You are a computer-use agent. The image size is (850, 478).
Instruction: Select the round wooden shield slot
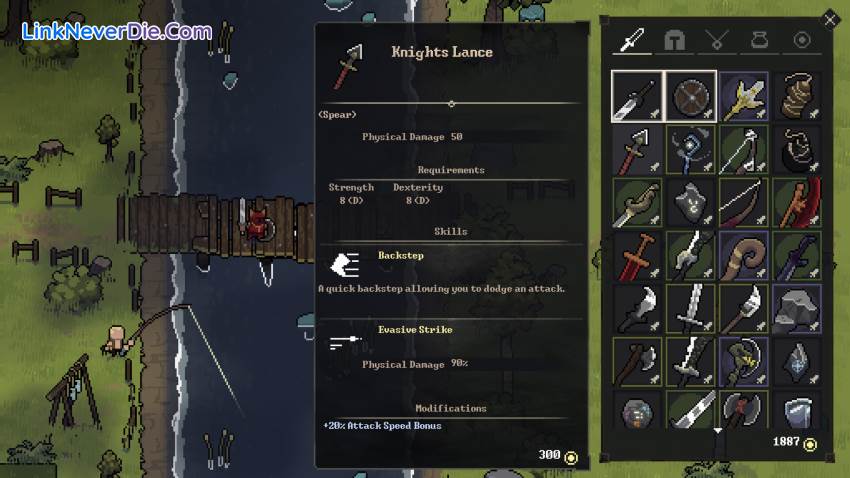pos(690,96)
